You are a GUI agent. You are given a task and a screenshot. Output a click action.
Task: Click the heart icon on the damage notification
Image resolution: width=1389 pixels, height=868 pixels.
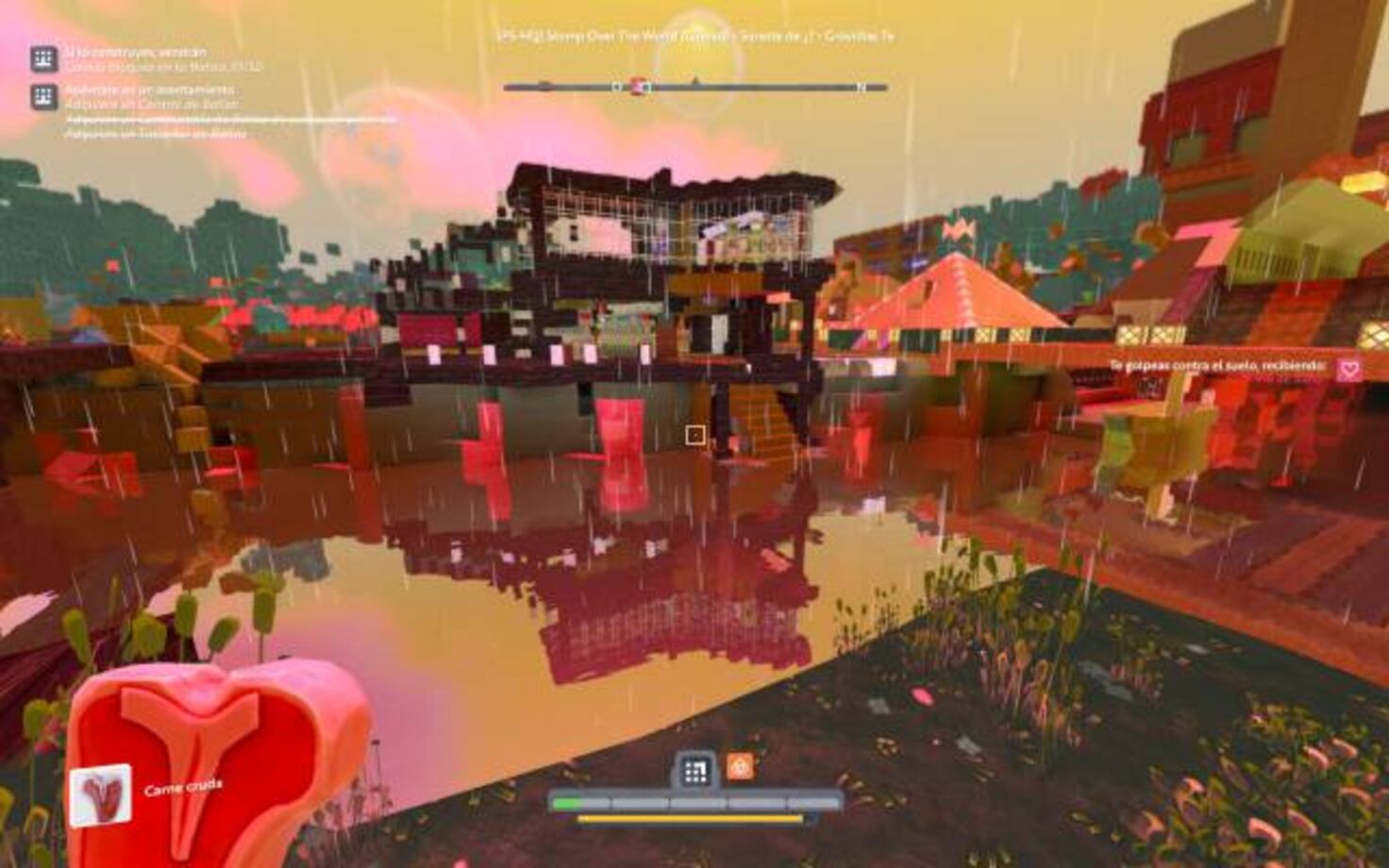pos(1347,365)
